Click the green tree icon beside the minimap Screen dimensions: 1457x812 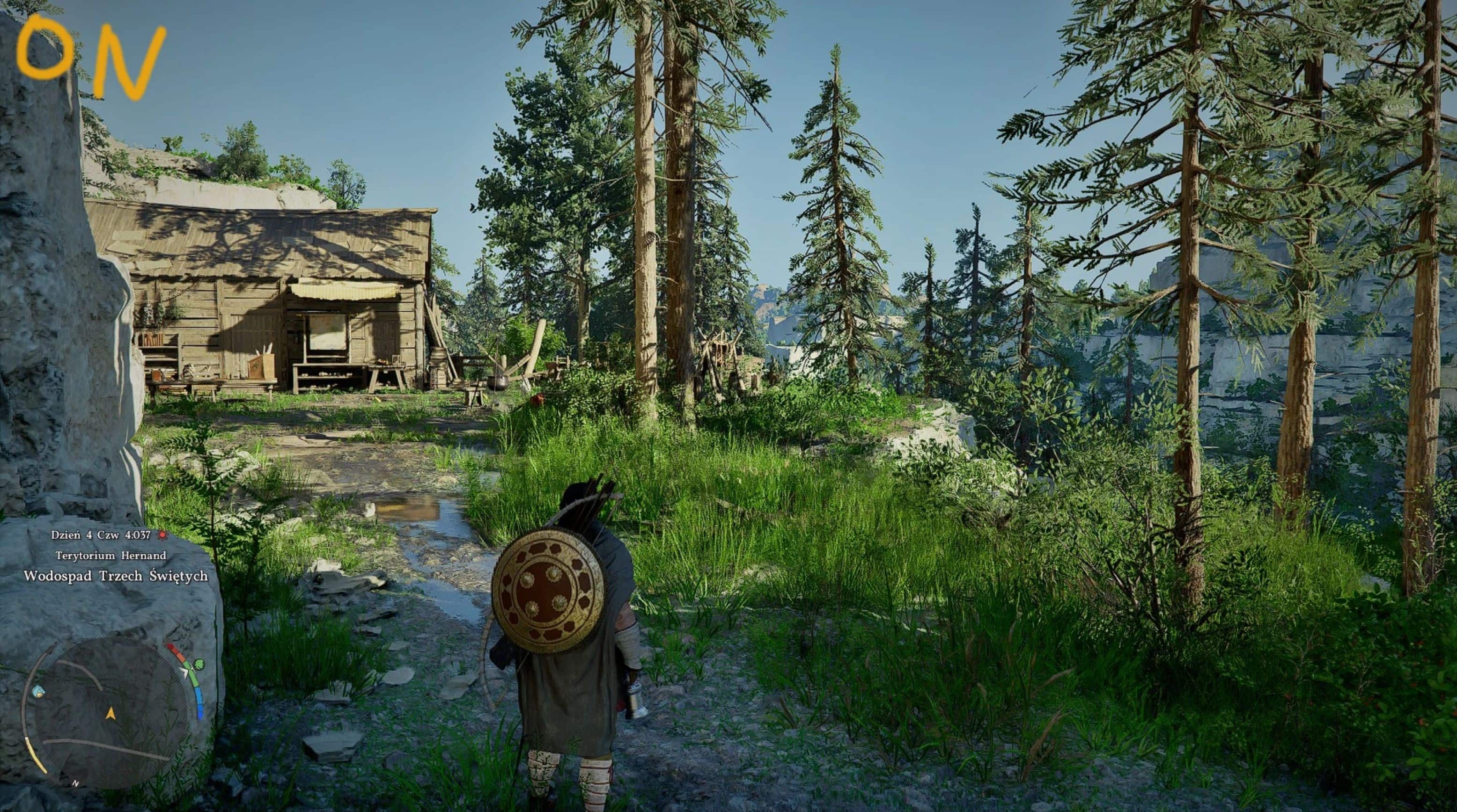pos(199,664)
